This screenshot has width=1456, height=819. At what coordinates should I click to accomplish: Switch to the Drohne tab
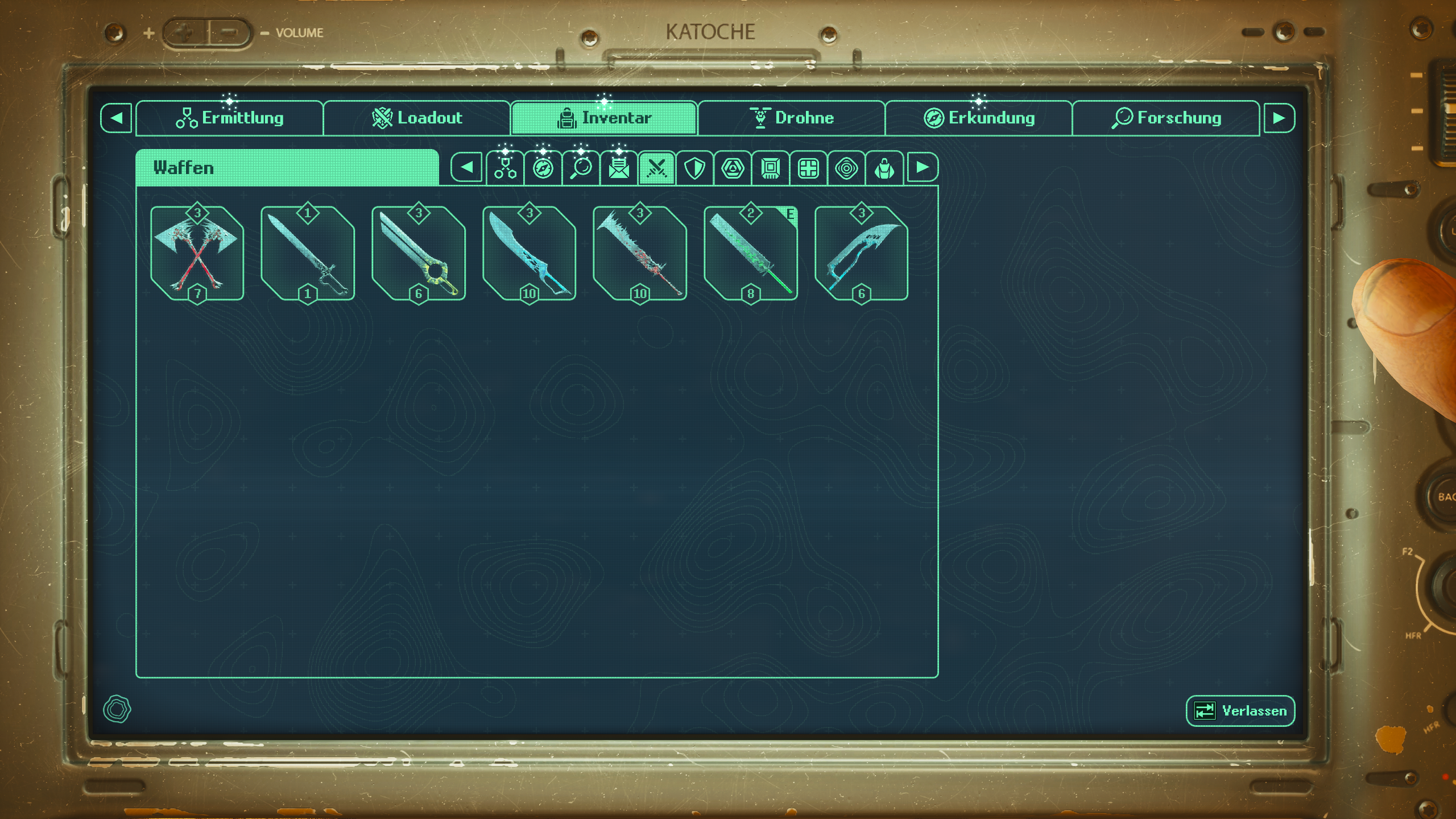coord(792,118)
